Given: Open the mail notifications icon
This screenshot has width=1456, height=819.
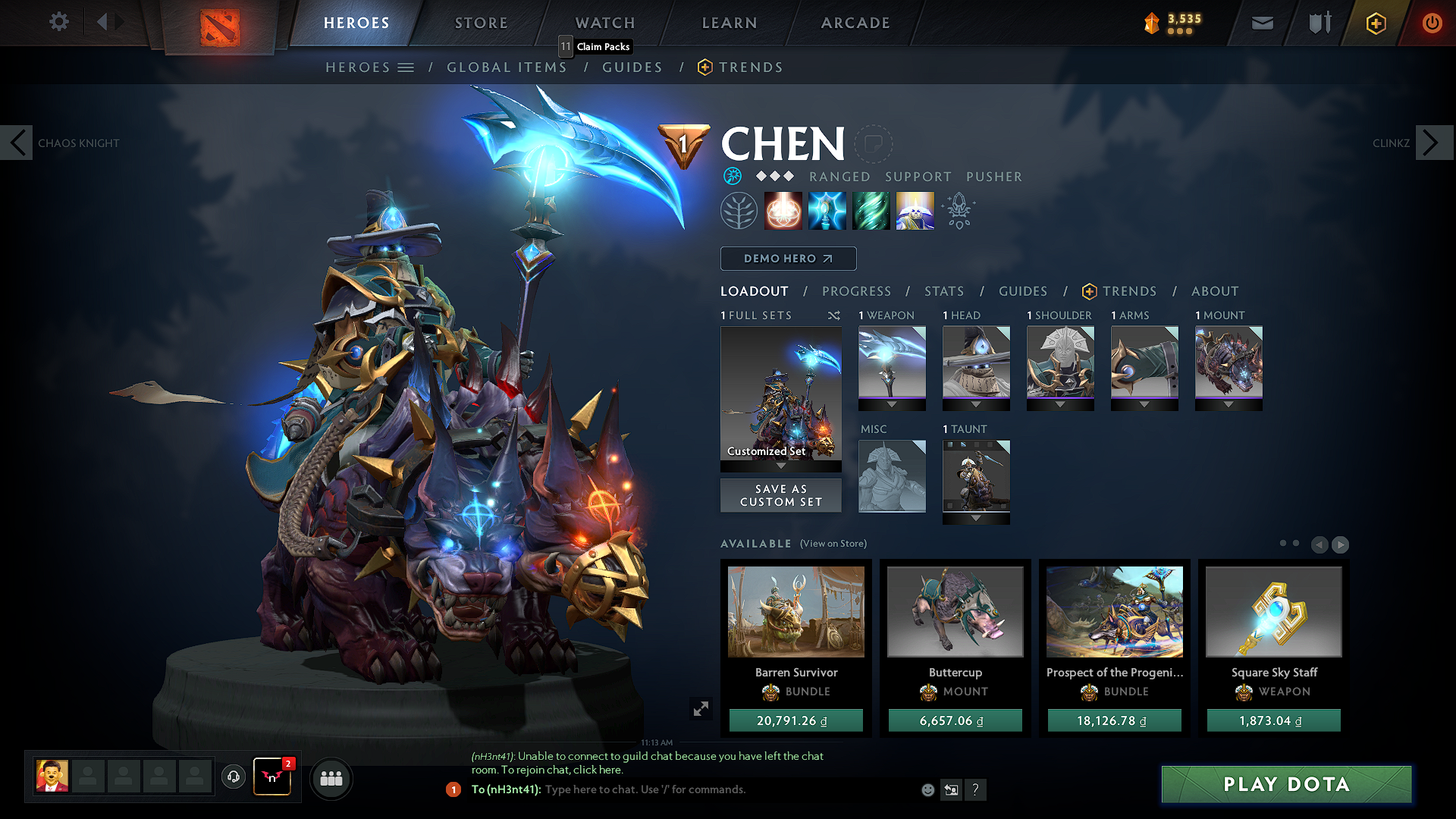Looking at the screenshot, I should 1261,23.
